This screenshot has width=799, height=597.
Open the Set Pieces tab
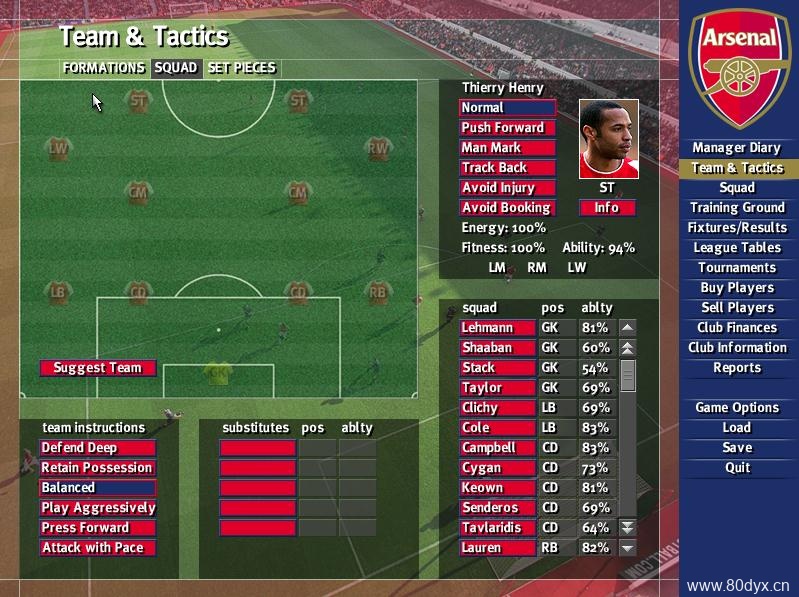[x=241, y=68]
